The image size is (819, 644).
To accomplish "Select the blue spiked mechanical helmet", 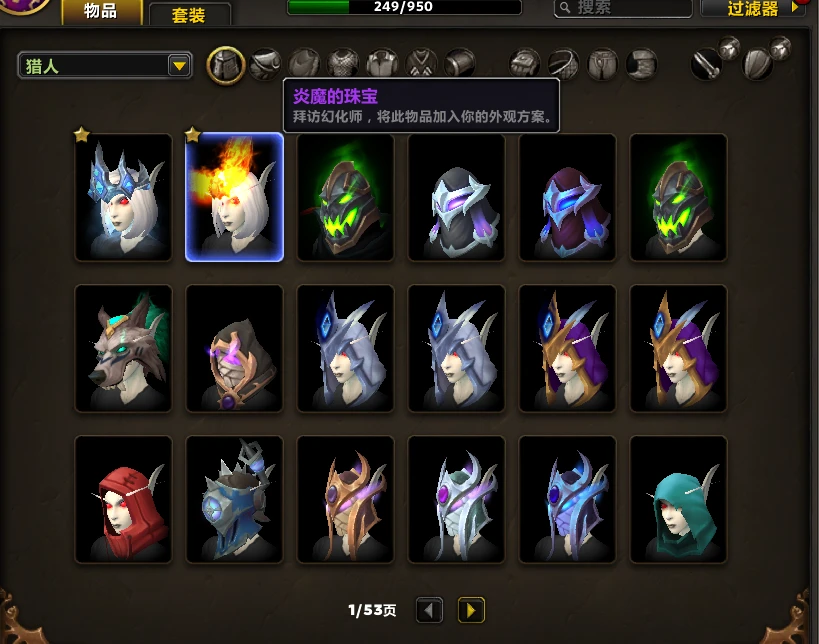I will 235,499.
